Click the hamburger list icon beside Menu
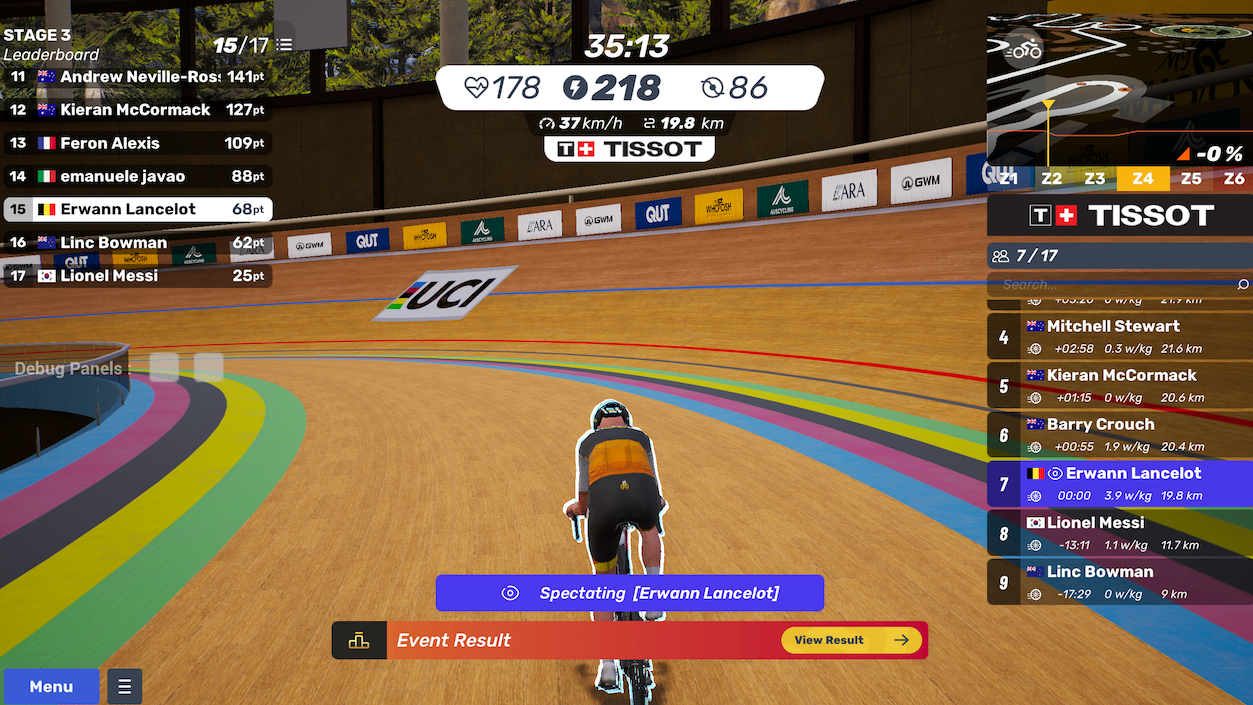Screen dimensions: 1253x705 point(125,686)
